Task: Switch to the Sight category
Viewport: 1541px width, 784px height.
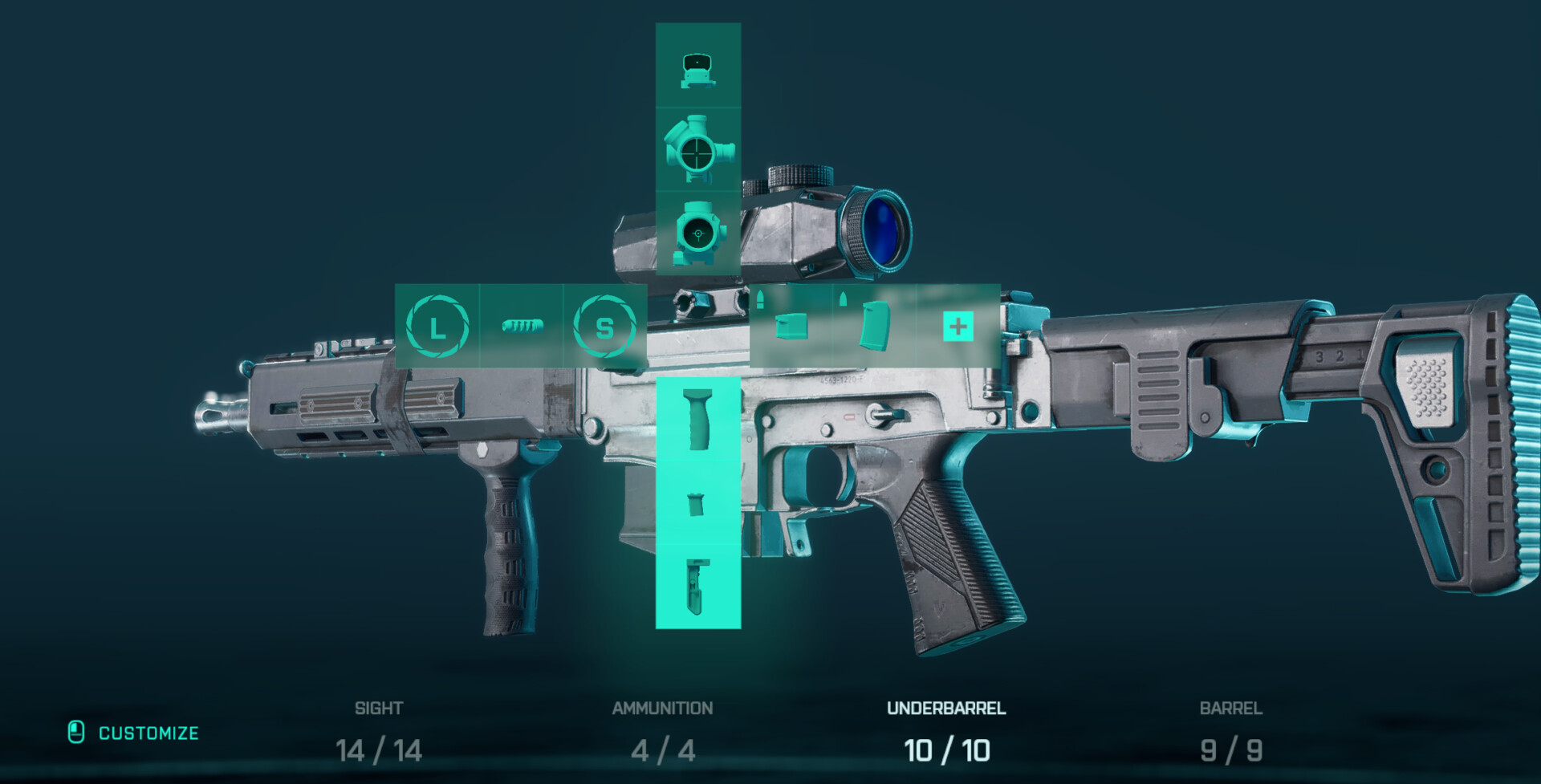Action: (x=379, y=732)
